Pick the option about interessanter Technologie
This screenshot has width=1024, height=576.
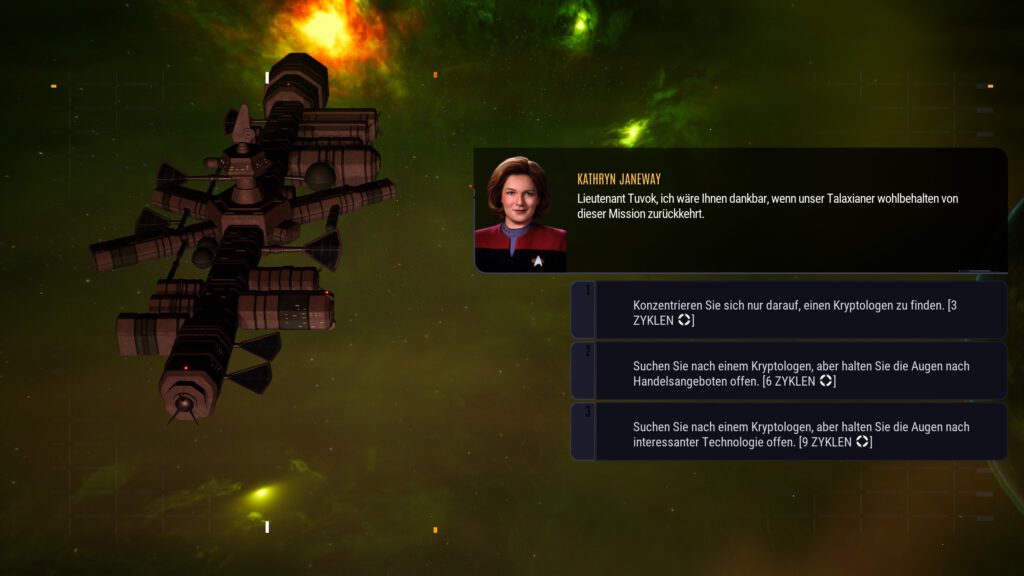click(x=790, y=433)
